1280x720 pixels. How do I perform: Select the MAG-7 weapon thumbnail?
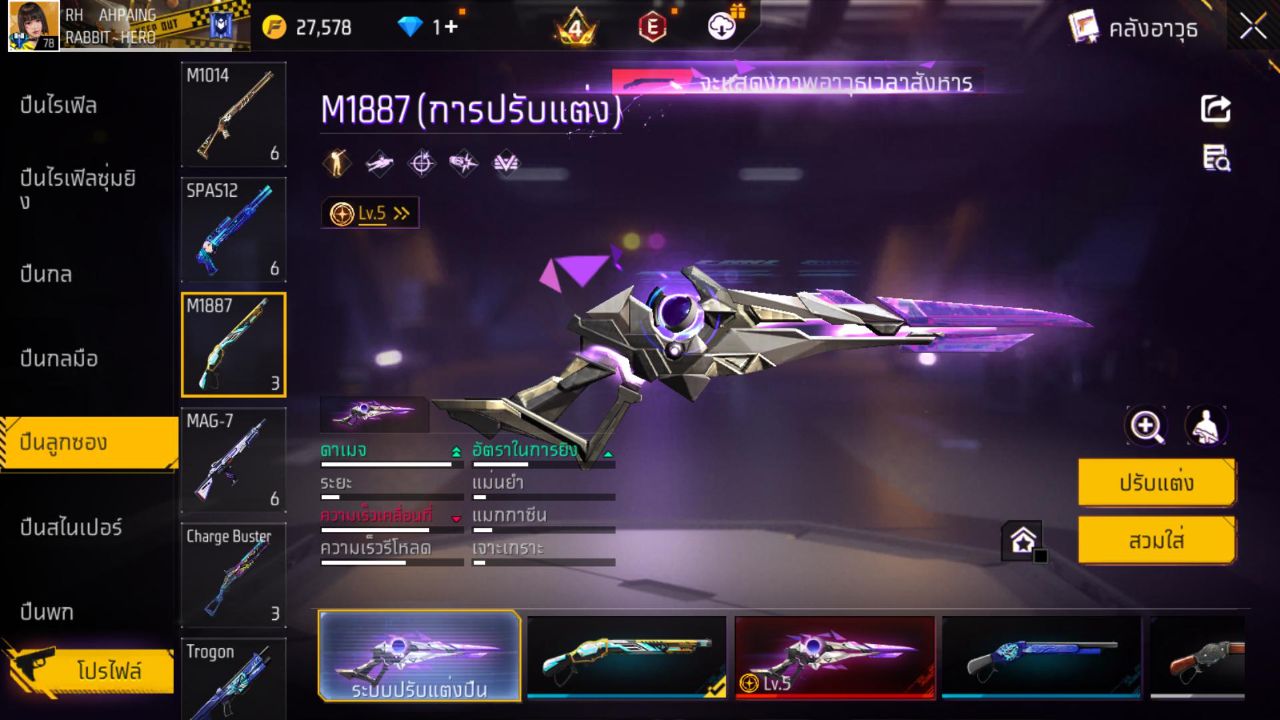pos(233,460)
